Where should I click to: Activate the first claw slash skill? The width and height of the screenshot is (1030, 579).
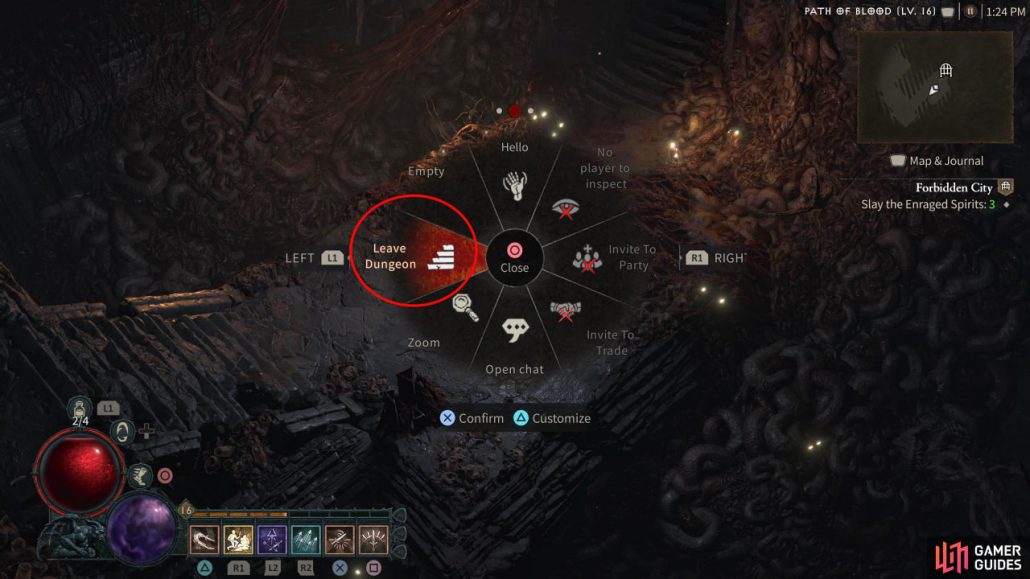coord(204,540)
